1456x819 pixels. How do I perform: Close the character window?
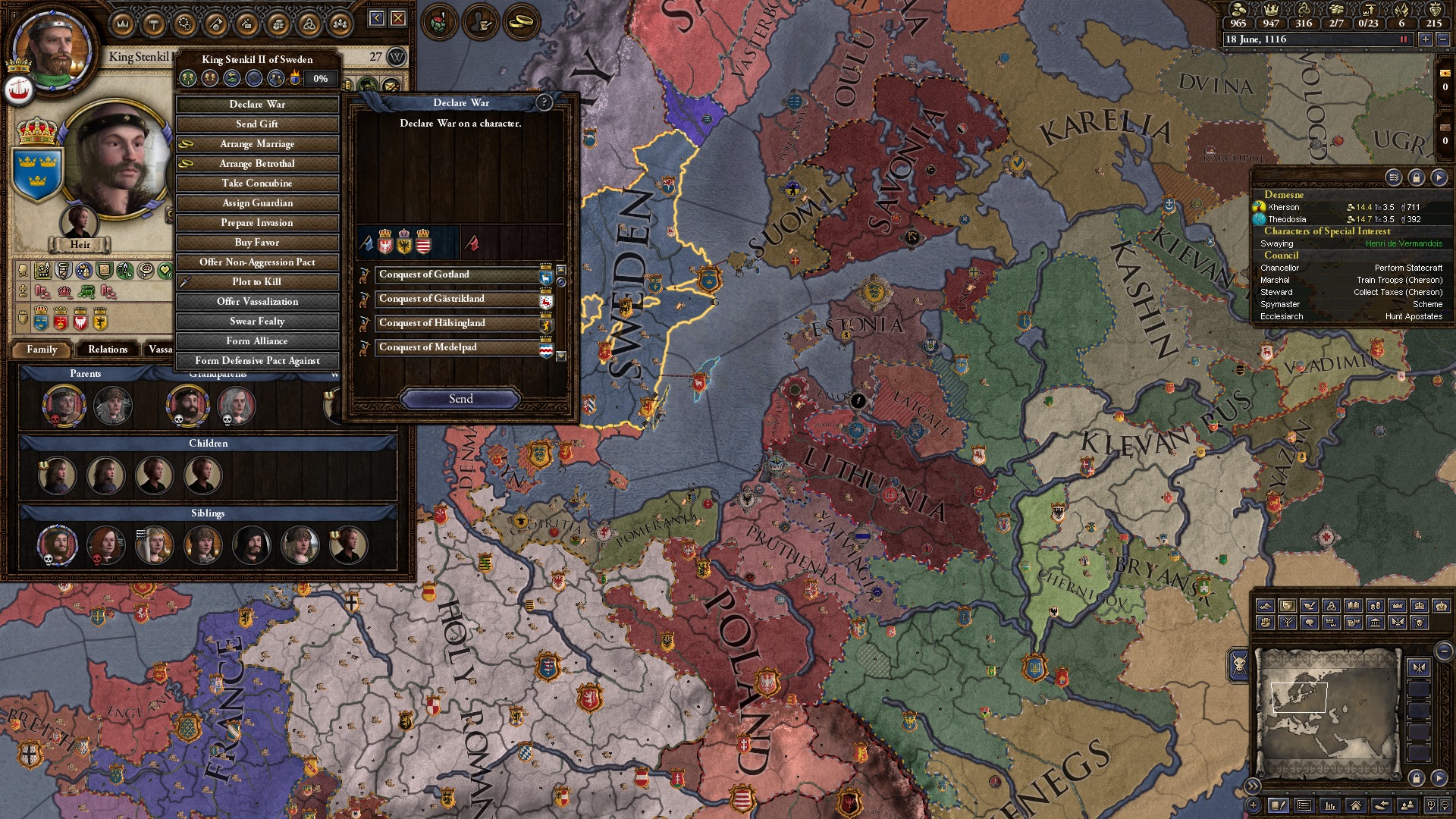[x=398, y=18]
